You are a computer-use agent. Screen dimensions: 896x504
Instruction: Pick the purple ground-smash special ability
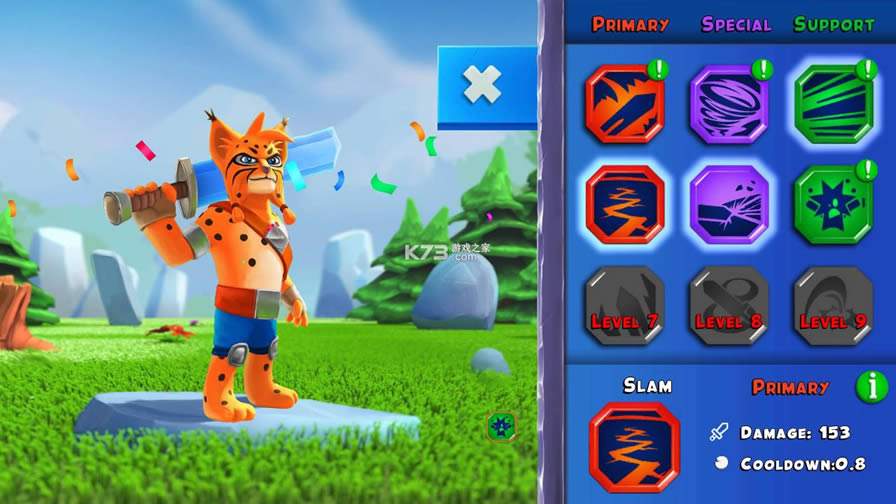[729, 205]
